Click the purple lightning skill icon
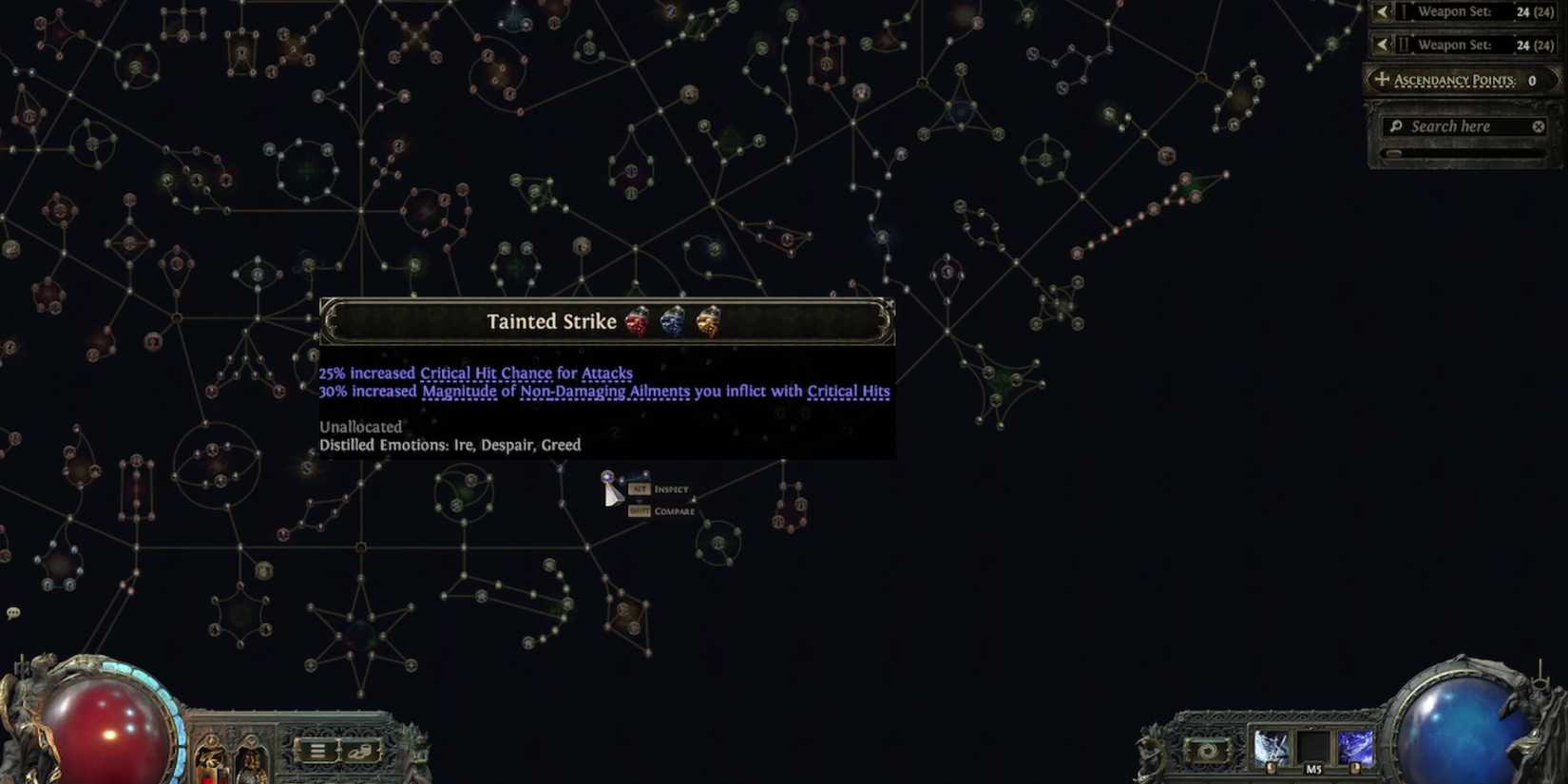 point(1356,747)
